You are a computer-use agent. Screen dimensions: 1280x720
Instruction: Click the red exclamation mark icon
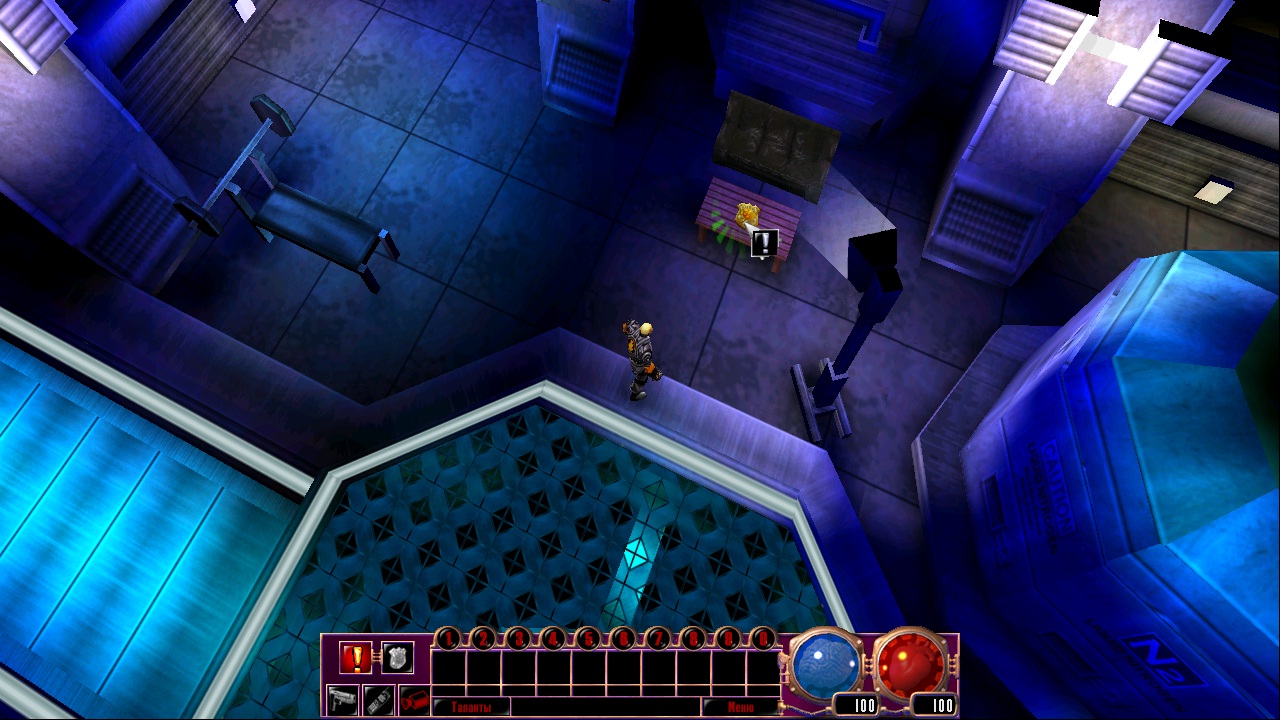tap(355, 657)
